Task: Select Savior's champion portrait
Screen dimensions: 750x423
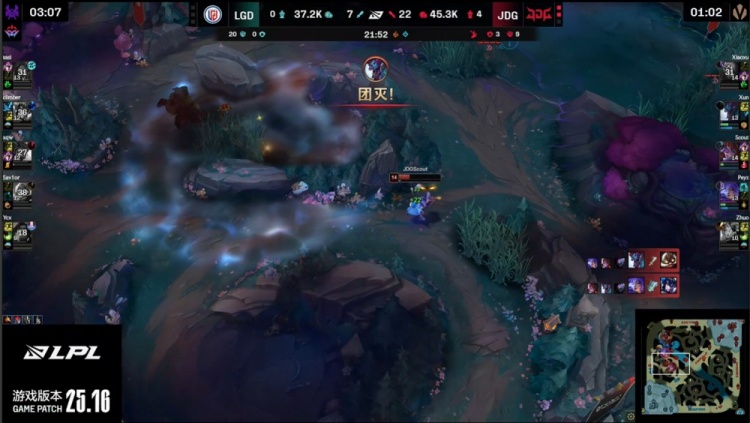Action: click(20, 192)
